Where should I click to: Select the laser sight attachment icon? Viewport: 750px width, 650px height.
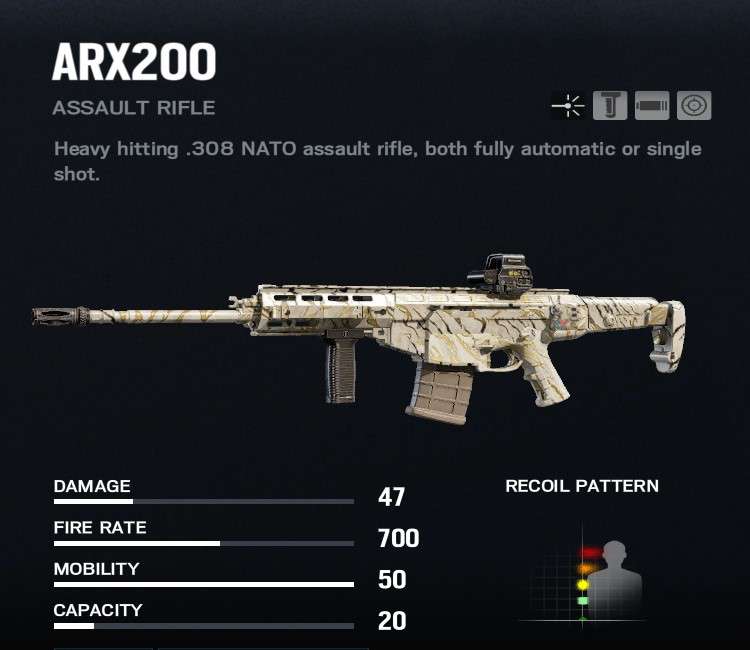click(568, 105)
